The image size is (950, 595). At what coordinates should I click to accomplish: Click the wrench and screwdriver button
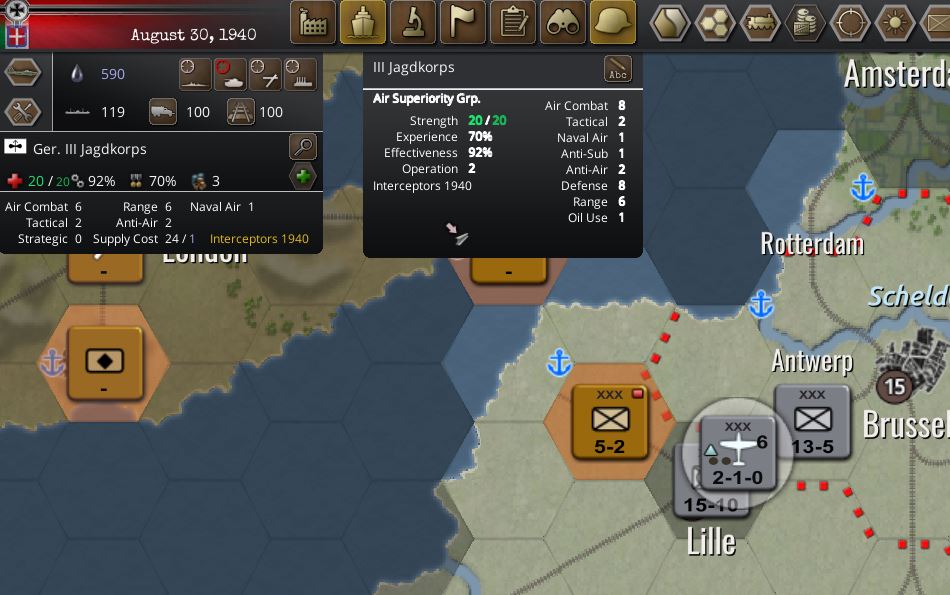pyautogui.click(x=23, y=112)
